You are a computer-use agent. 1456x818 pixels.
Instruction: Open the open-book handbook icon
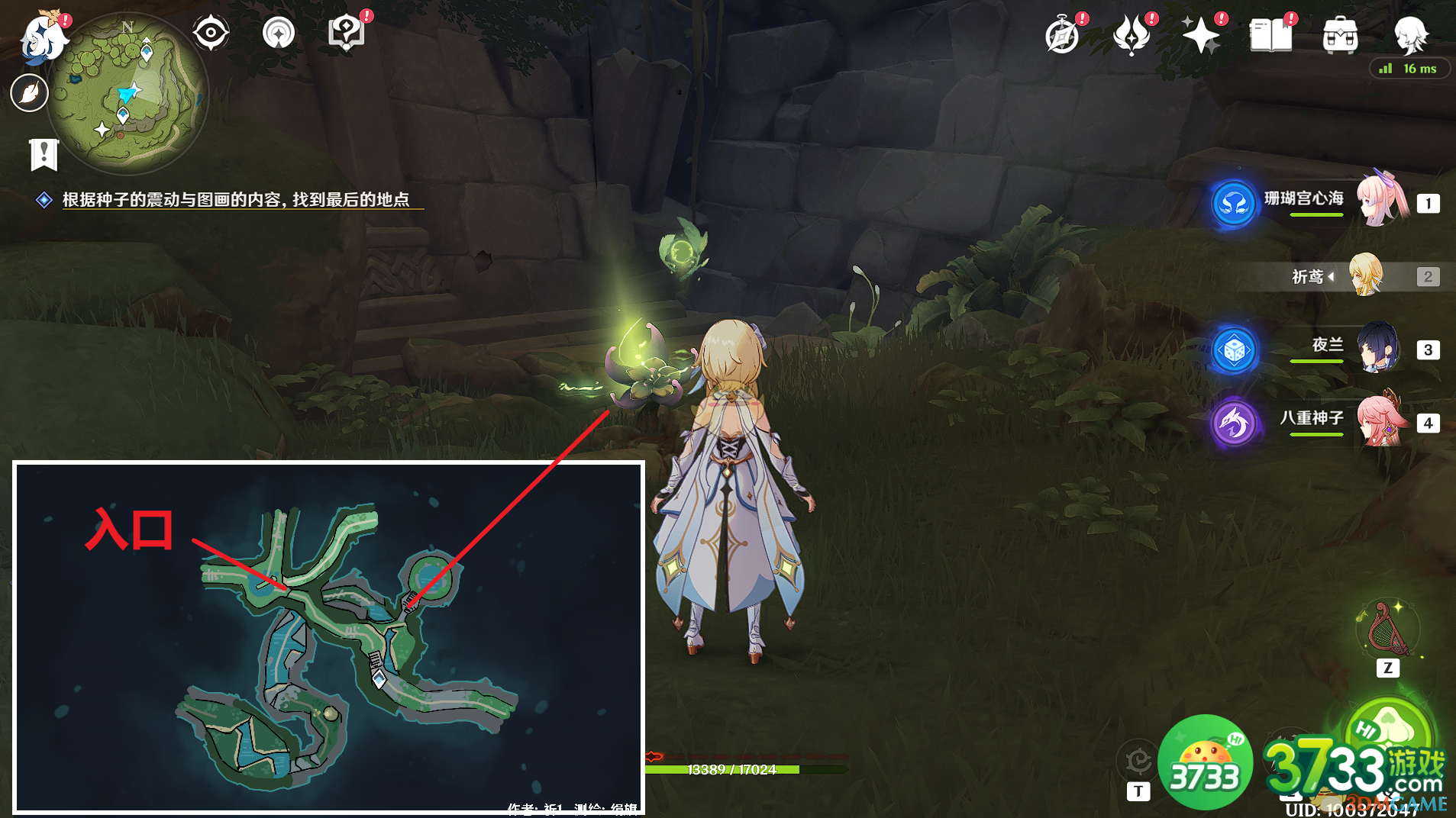tap(1270, 36)
